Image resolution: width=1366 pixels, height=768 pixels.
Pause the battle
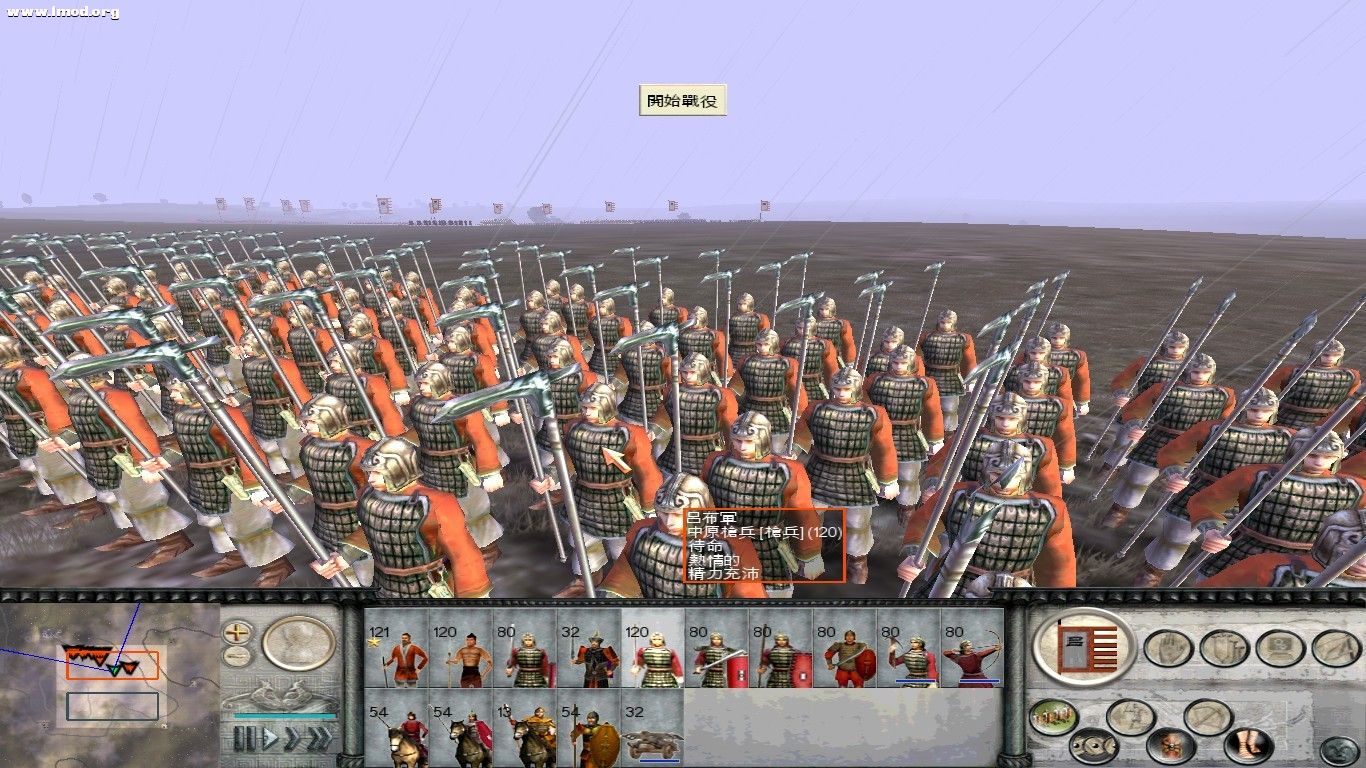click(x=243, y=738)
